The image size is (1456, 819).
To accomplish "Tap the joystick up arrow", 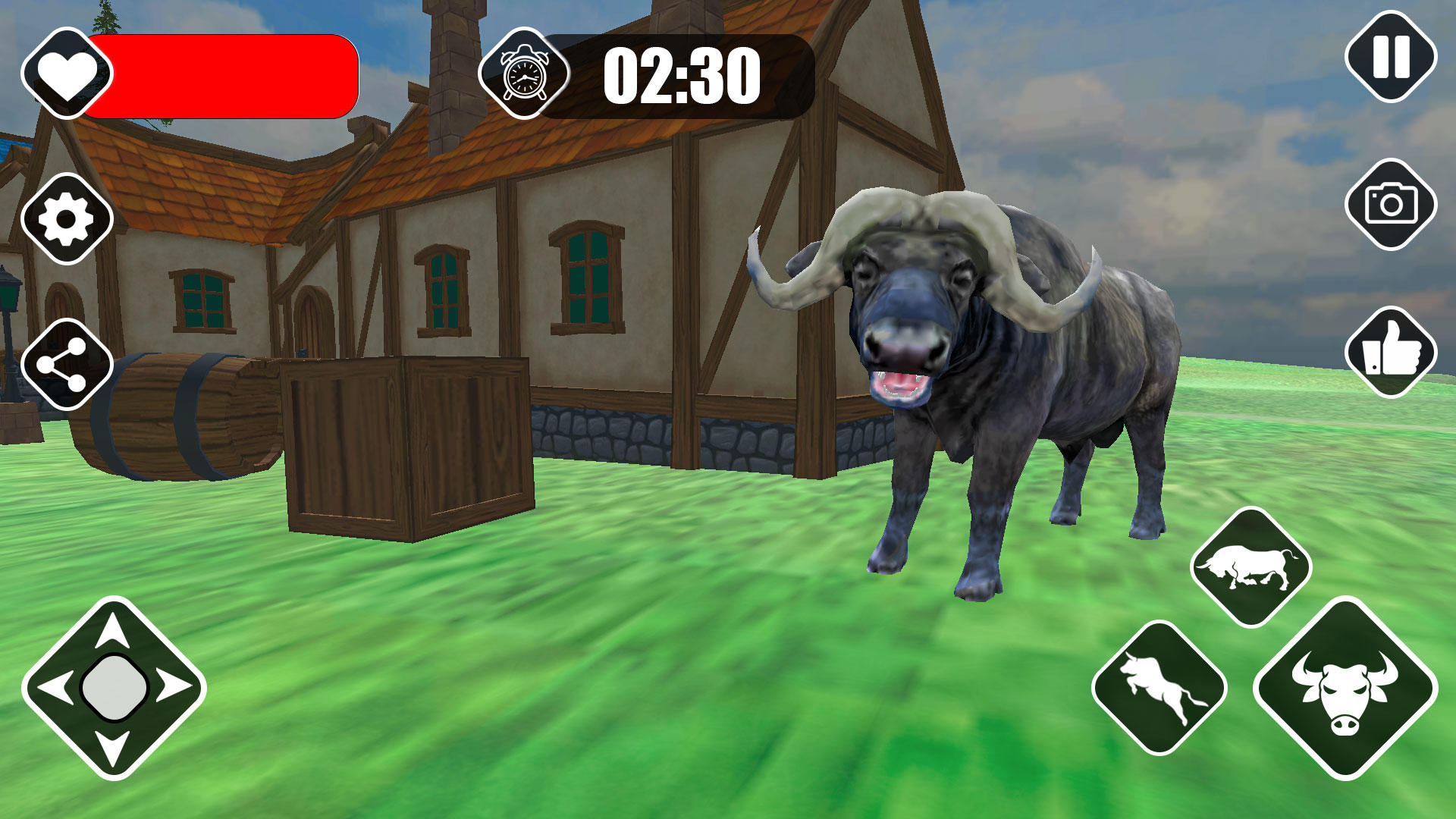I will coord(114,631).
